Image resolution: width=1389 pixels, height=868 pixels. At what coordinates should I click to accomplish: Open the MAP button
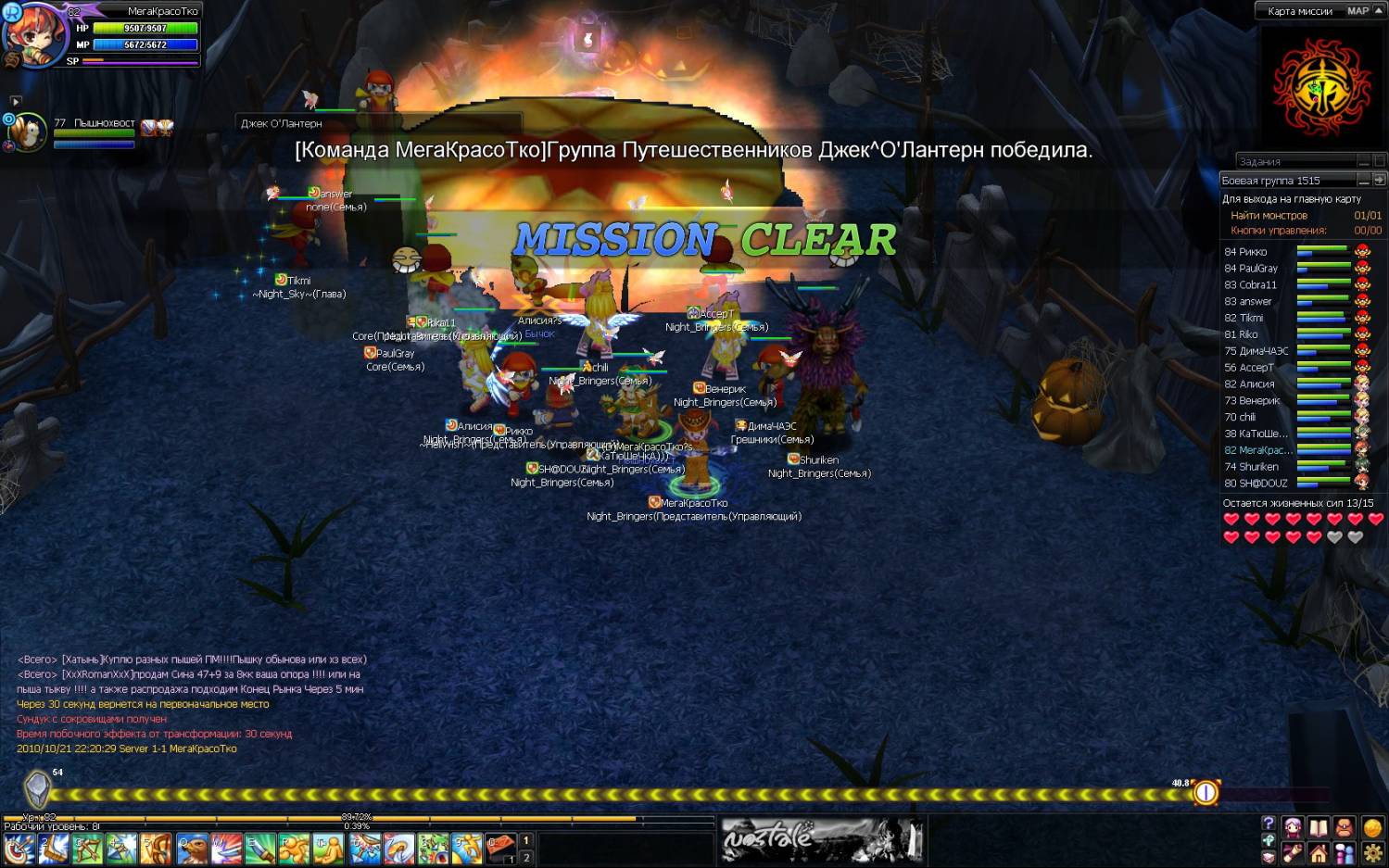1357,11
